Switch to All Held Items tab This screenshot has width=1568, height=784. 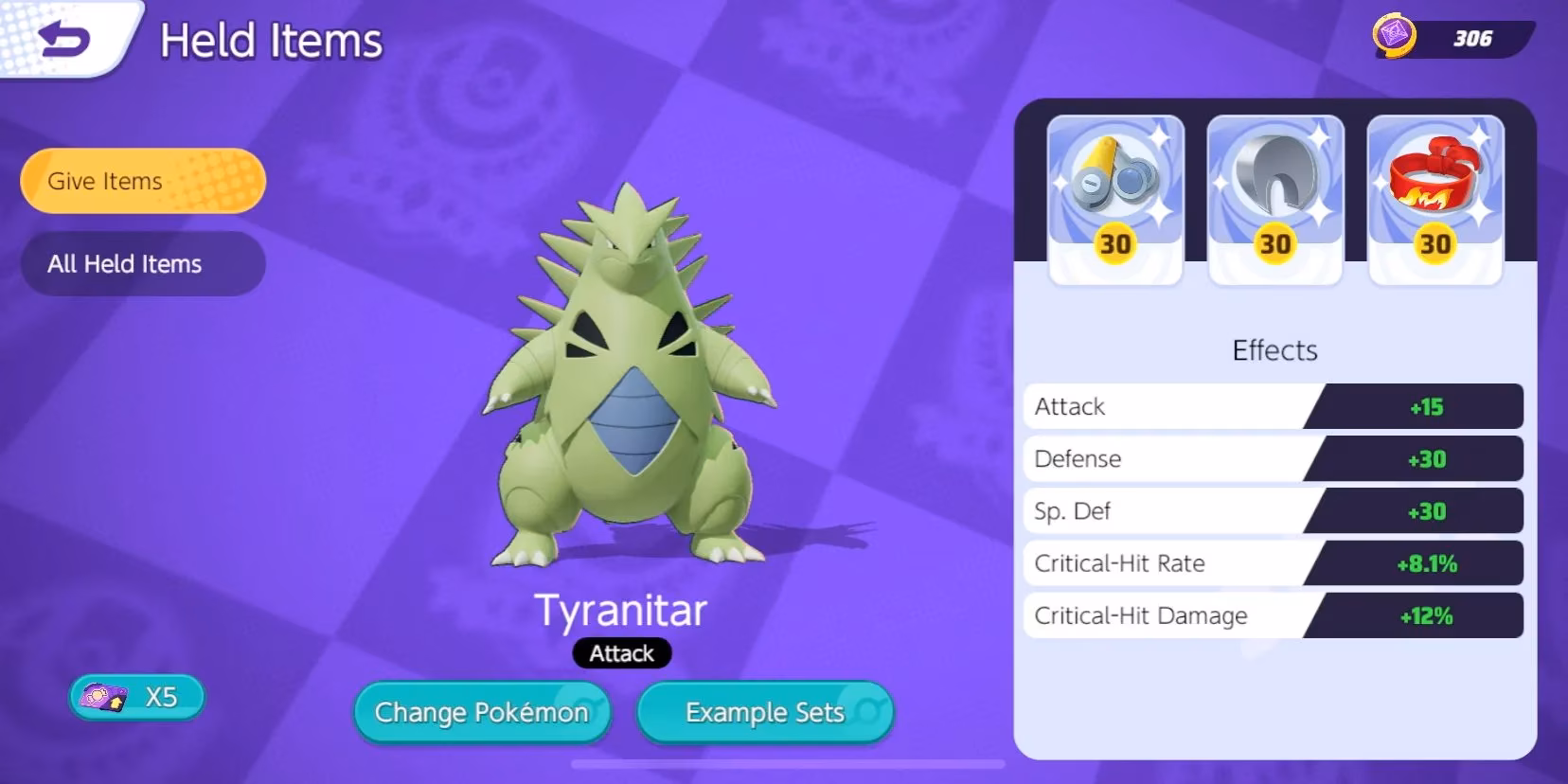(142, 264)
